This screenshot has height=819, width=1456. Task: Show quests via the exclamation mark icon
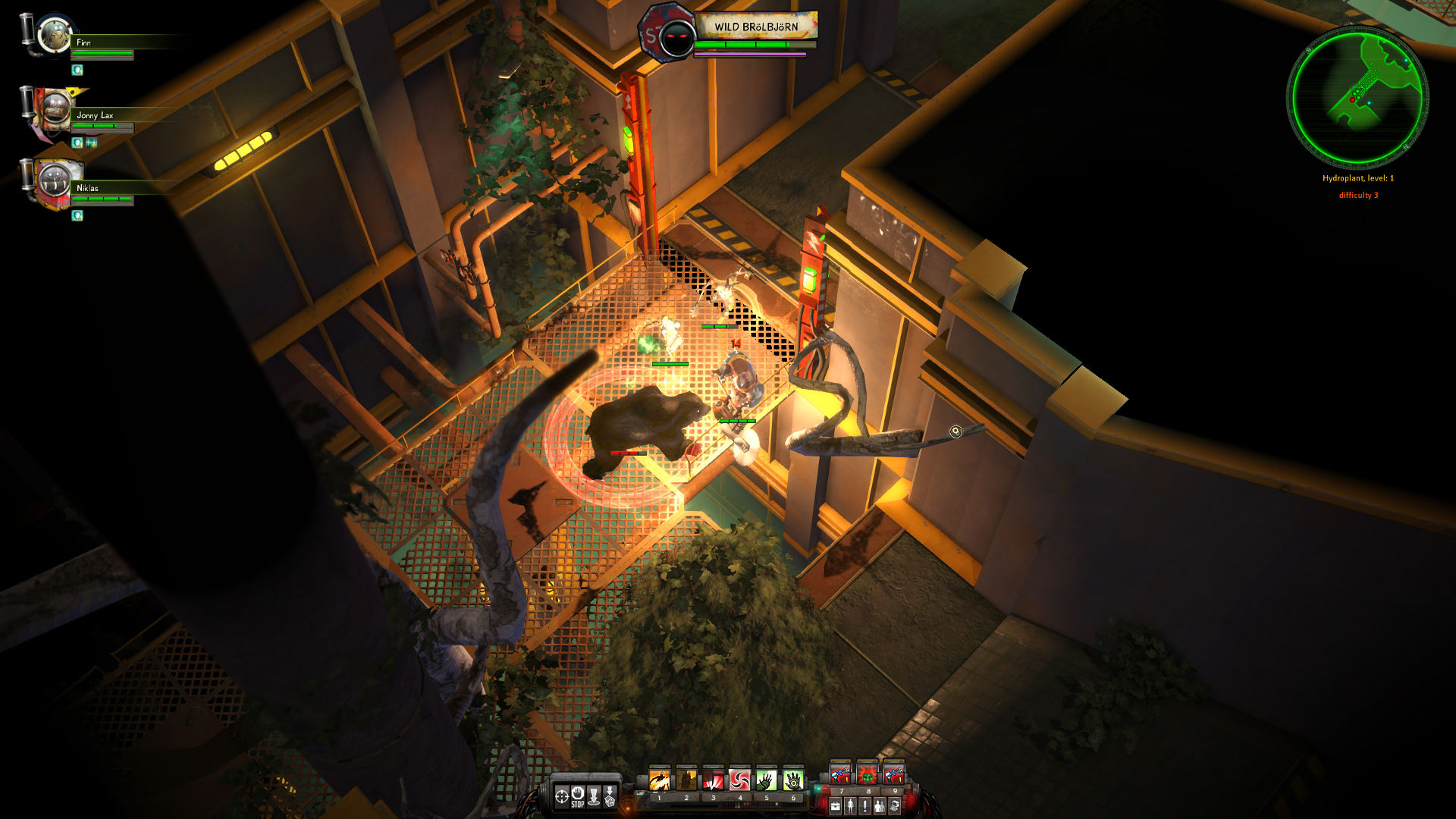pyautogui.click(x=864, y=806)
